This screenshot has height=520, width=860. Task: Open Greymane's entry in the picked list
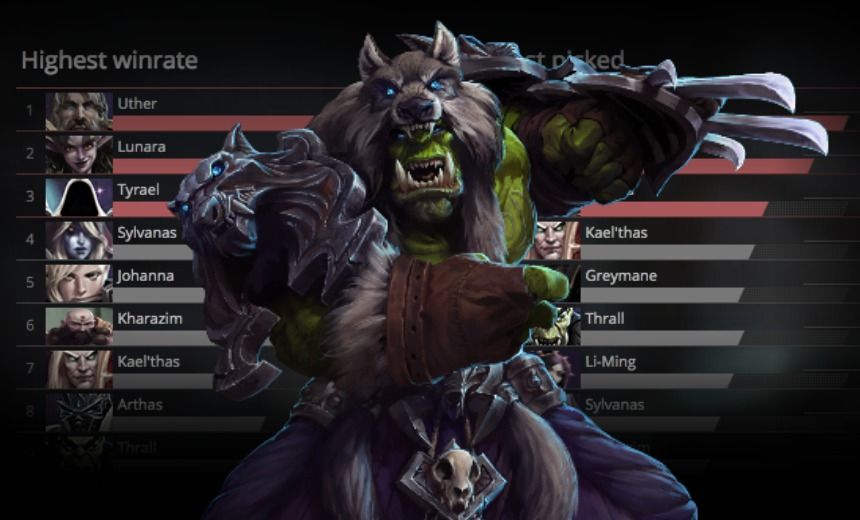pos(620,275)
